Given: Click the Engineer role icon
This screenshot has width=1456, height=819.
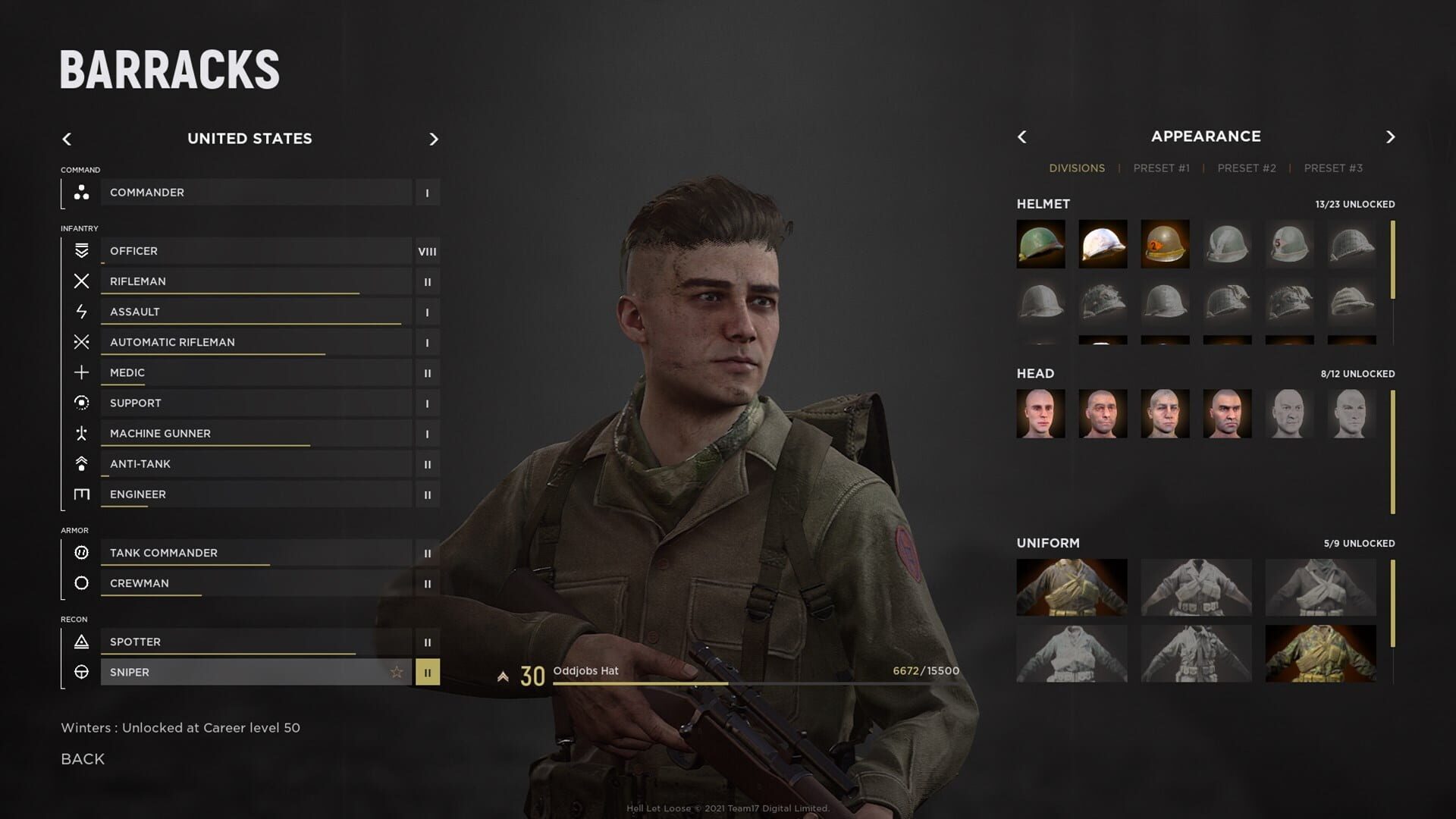Looking at the screenshot, I should (80, 494).
